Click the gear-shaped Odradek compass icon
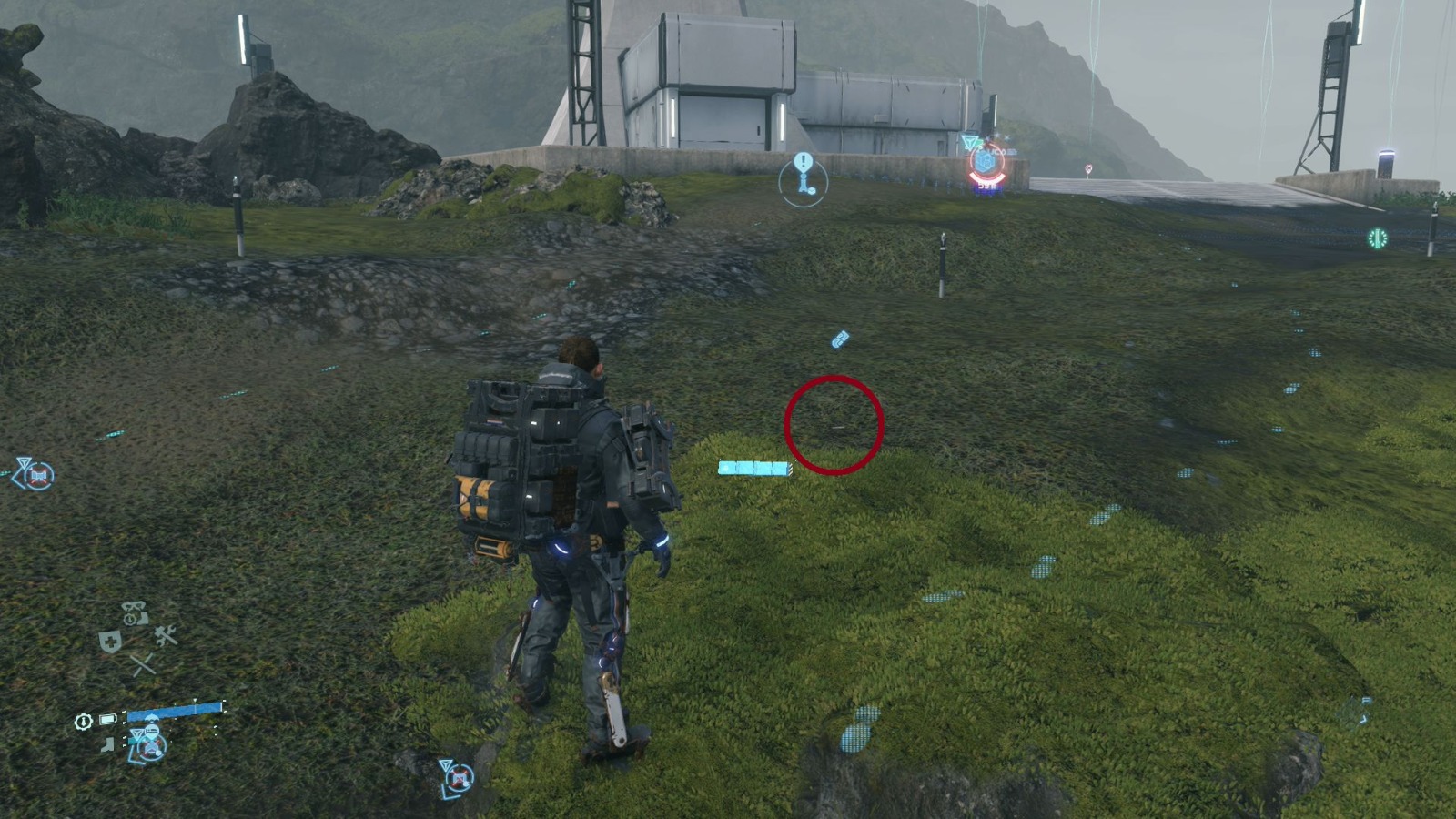Screen dimensions: 1456x819 pos(83,721)
